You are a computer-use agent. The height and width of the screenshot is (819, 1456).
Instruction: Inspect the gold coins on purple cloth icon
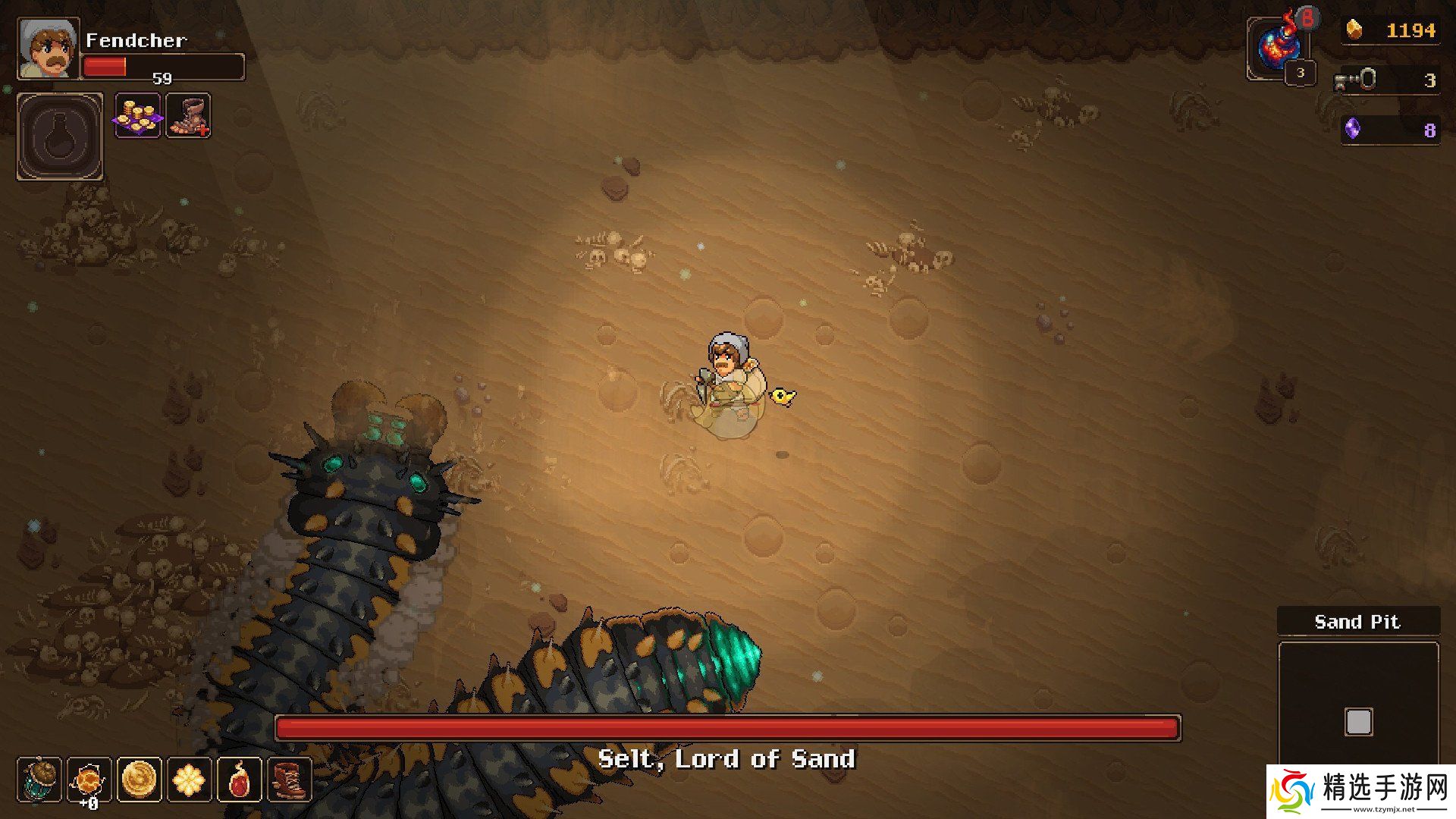[x=137, y=116]
